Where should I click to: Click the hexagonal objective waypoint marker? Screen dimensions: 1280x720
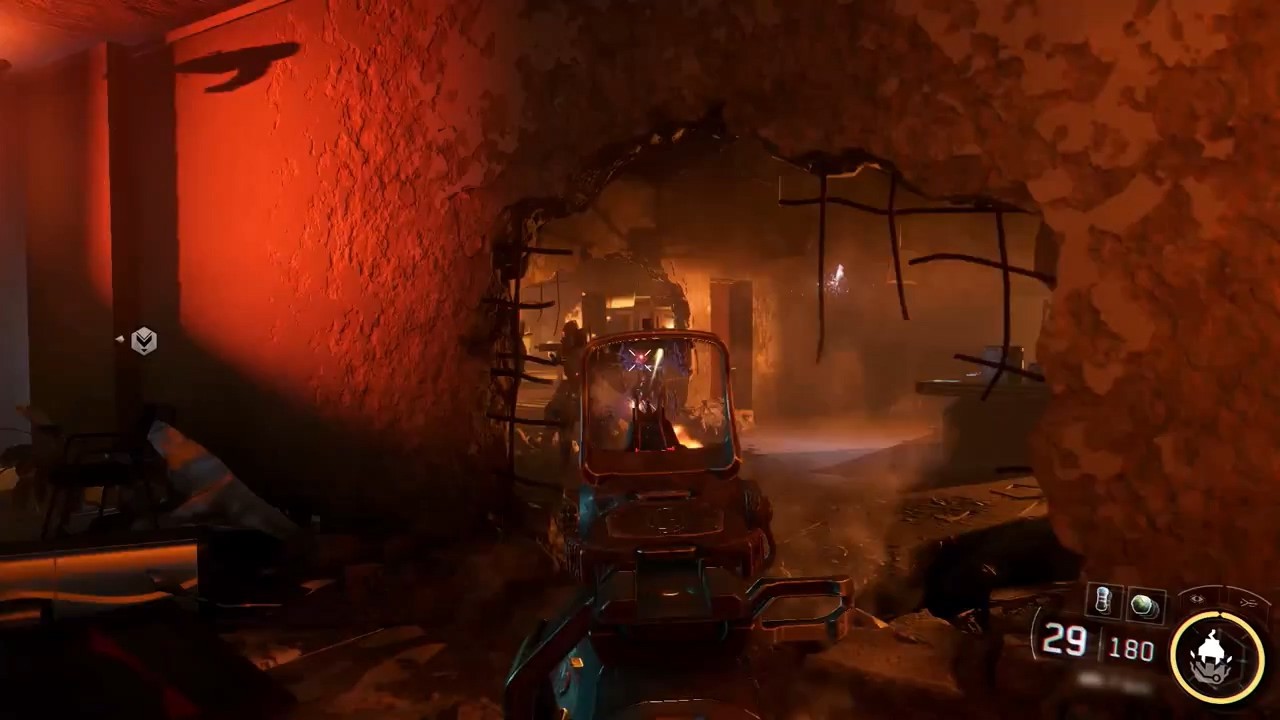144,341
